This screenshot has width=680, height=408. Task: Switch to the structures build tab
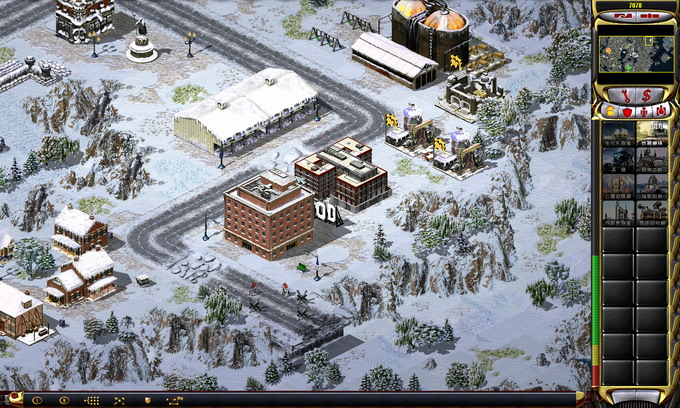pos(609,111)
